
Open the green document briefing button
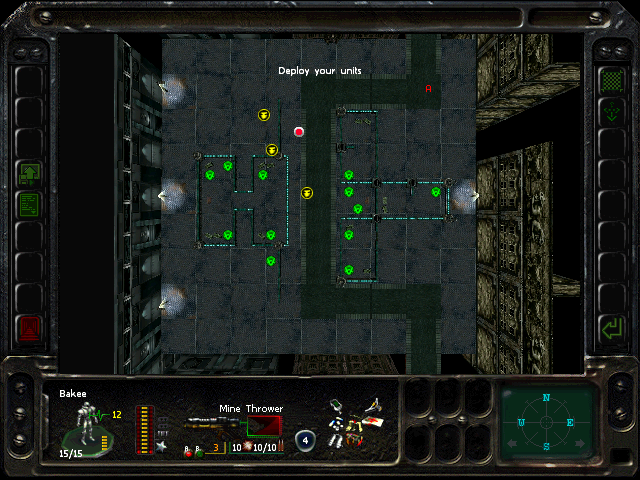pyautogui.click(x=30, y=204)
